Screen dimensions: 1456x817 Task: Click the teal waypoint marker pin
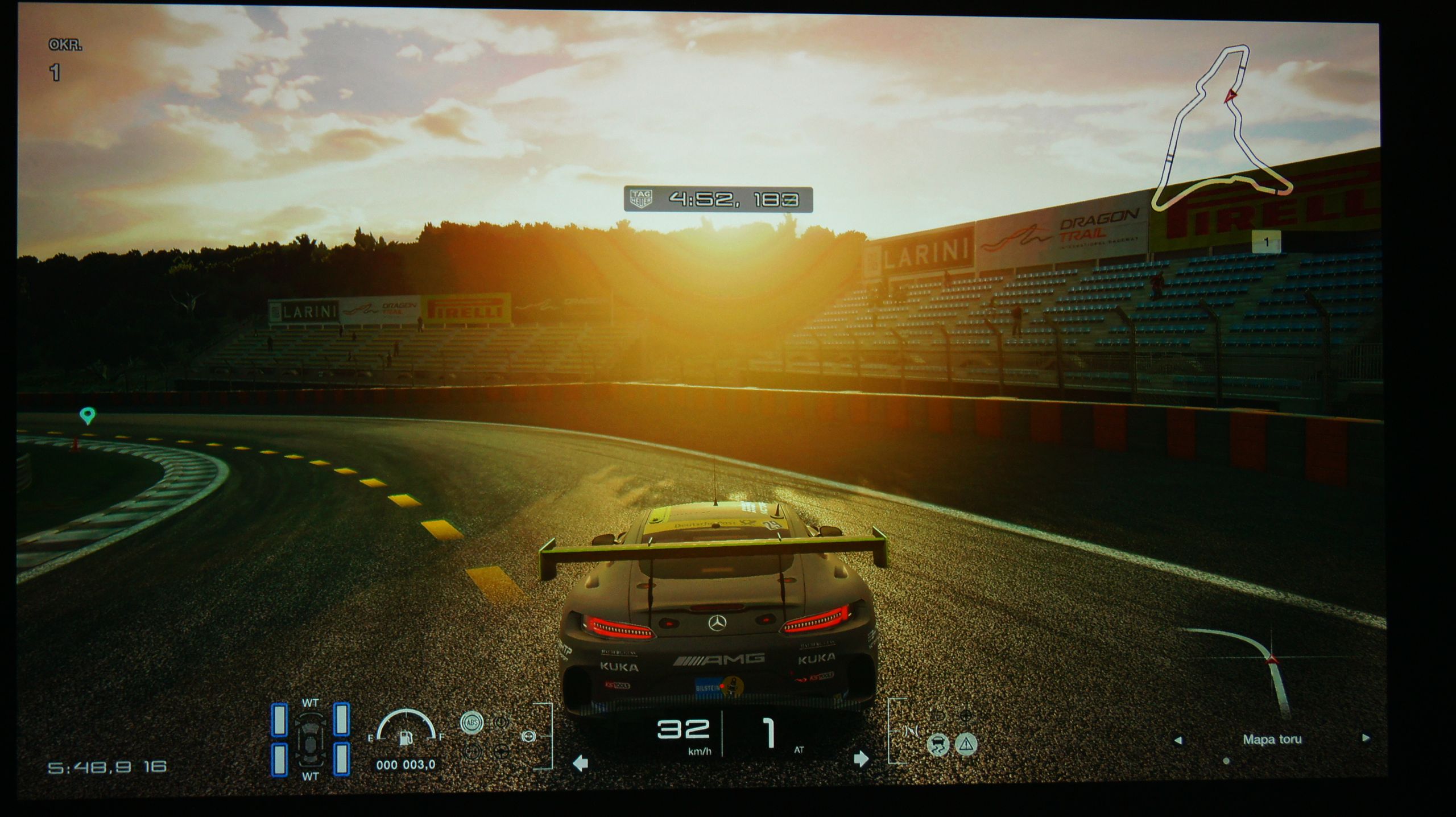click(x=87, y=415)
